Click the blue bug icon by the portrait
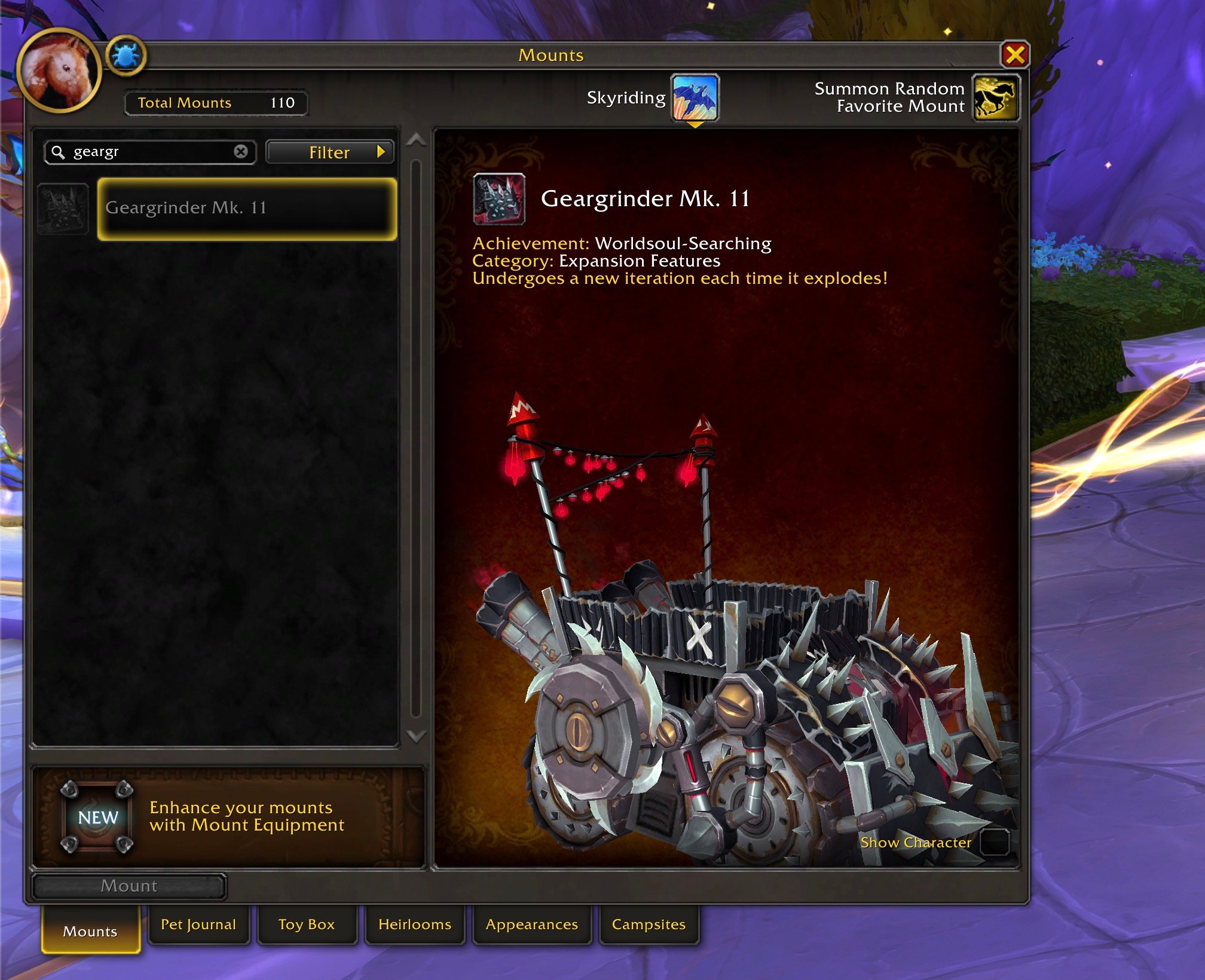The height and width of the screenshot is (980, 1205). click(x=126, y=56)
